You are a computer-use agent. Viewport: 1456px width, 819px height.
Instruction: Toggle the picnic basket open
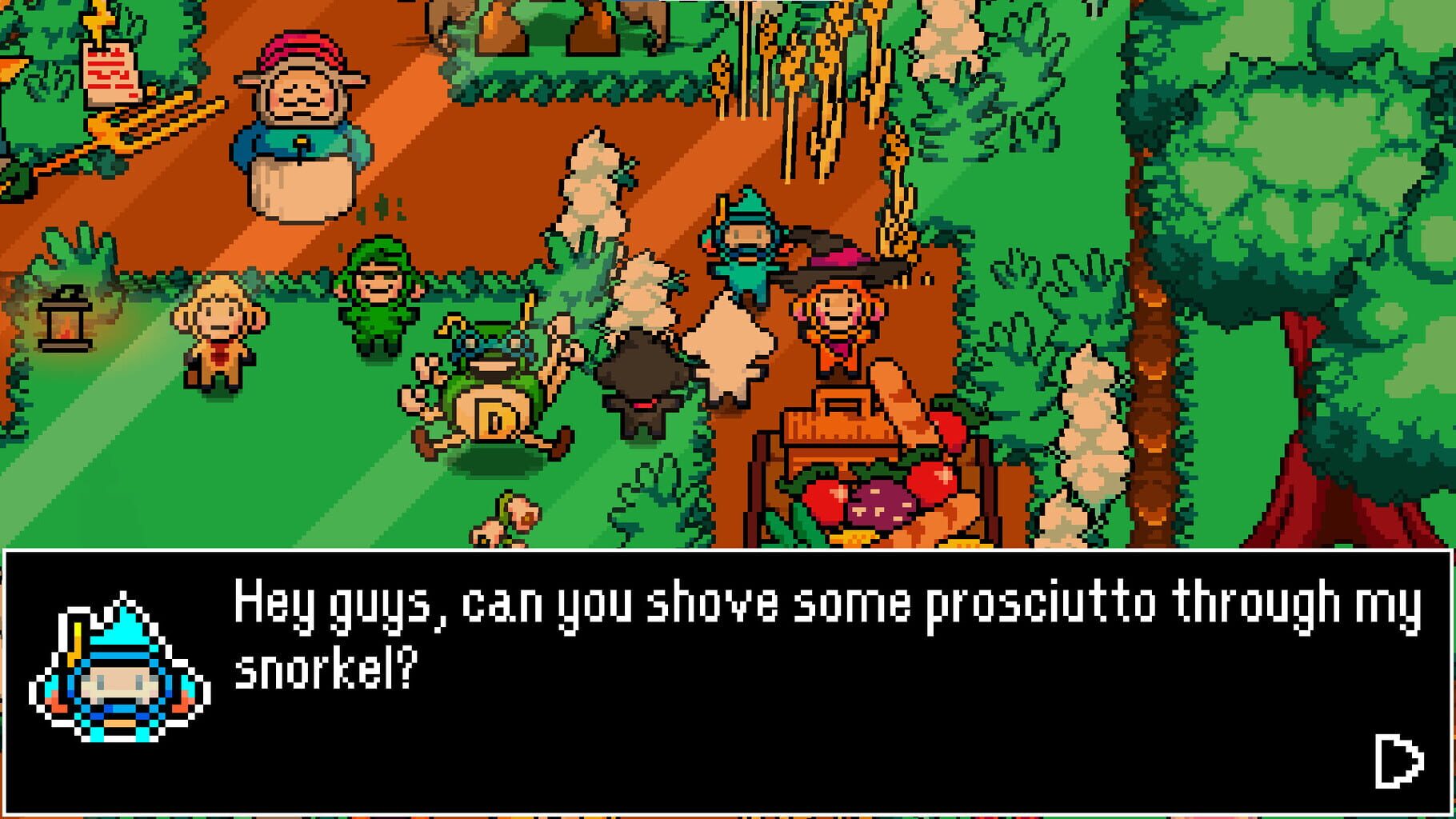coord(840,432)
